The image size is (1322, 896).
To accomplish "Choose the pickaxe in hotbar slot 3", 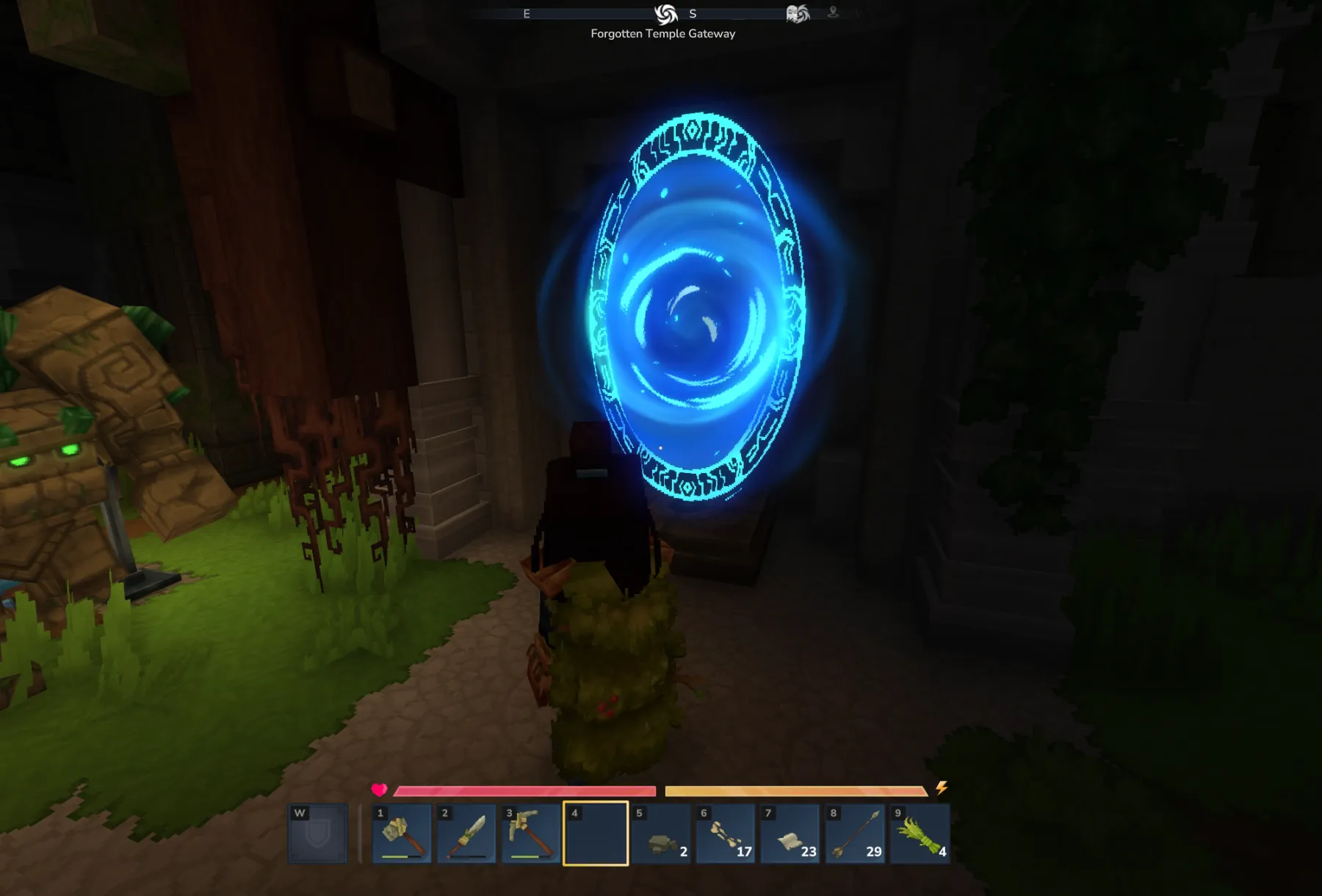I will point(531,834).
